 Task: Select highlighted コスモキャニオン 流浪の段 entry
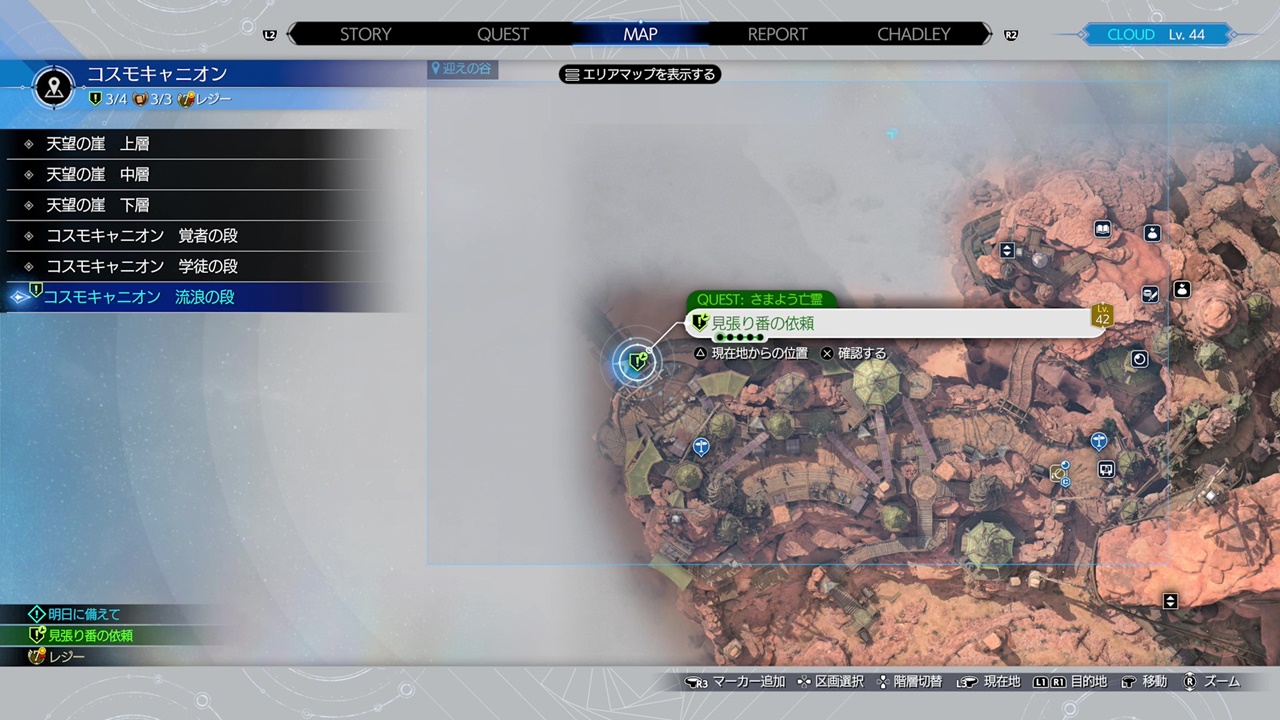point(139,297)
